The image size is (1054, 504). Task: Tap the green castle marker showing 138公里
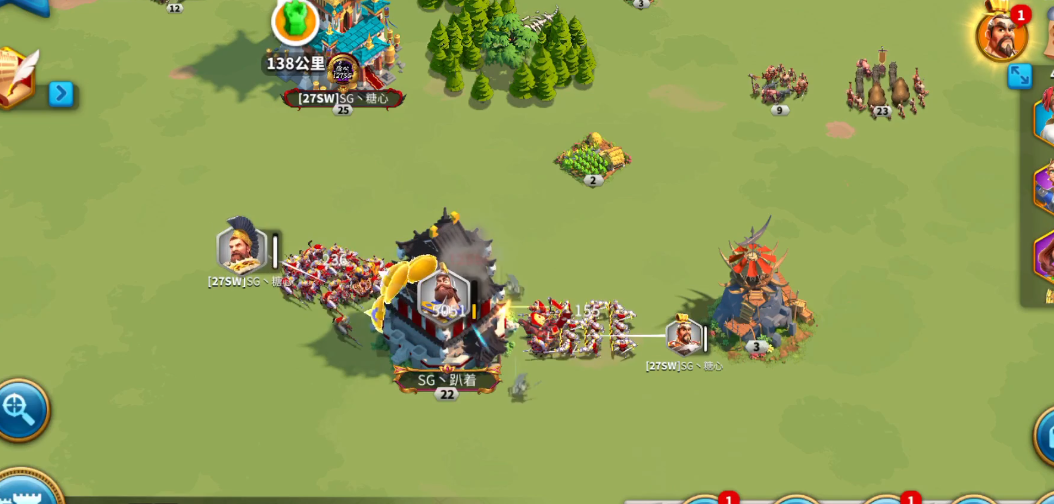point(295,21)
